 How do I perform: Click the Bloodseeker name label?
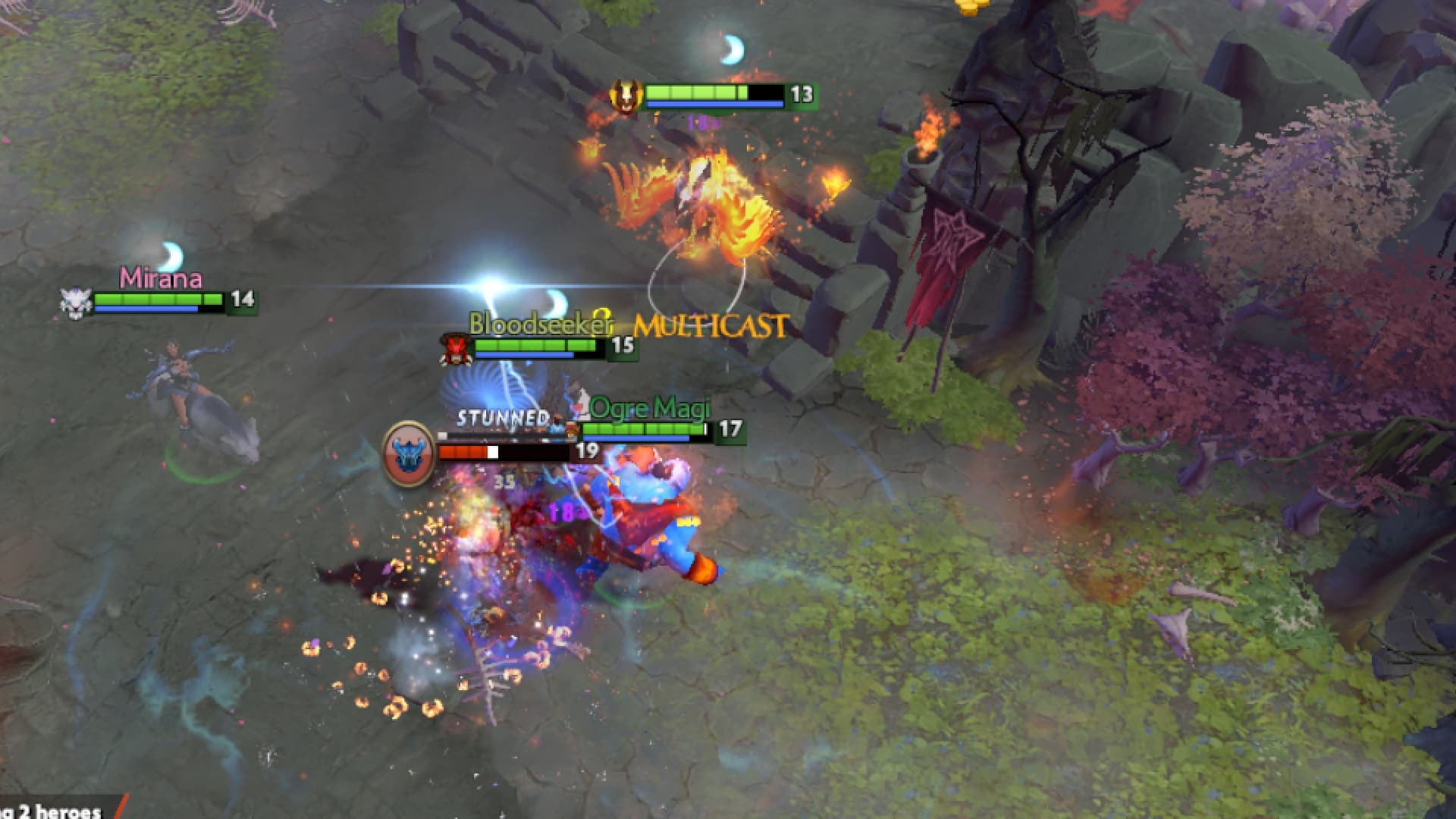[x=540, y=325]
